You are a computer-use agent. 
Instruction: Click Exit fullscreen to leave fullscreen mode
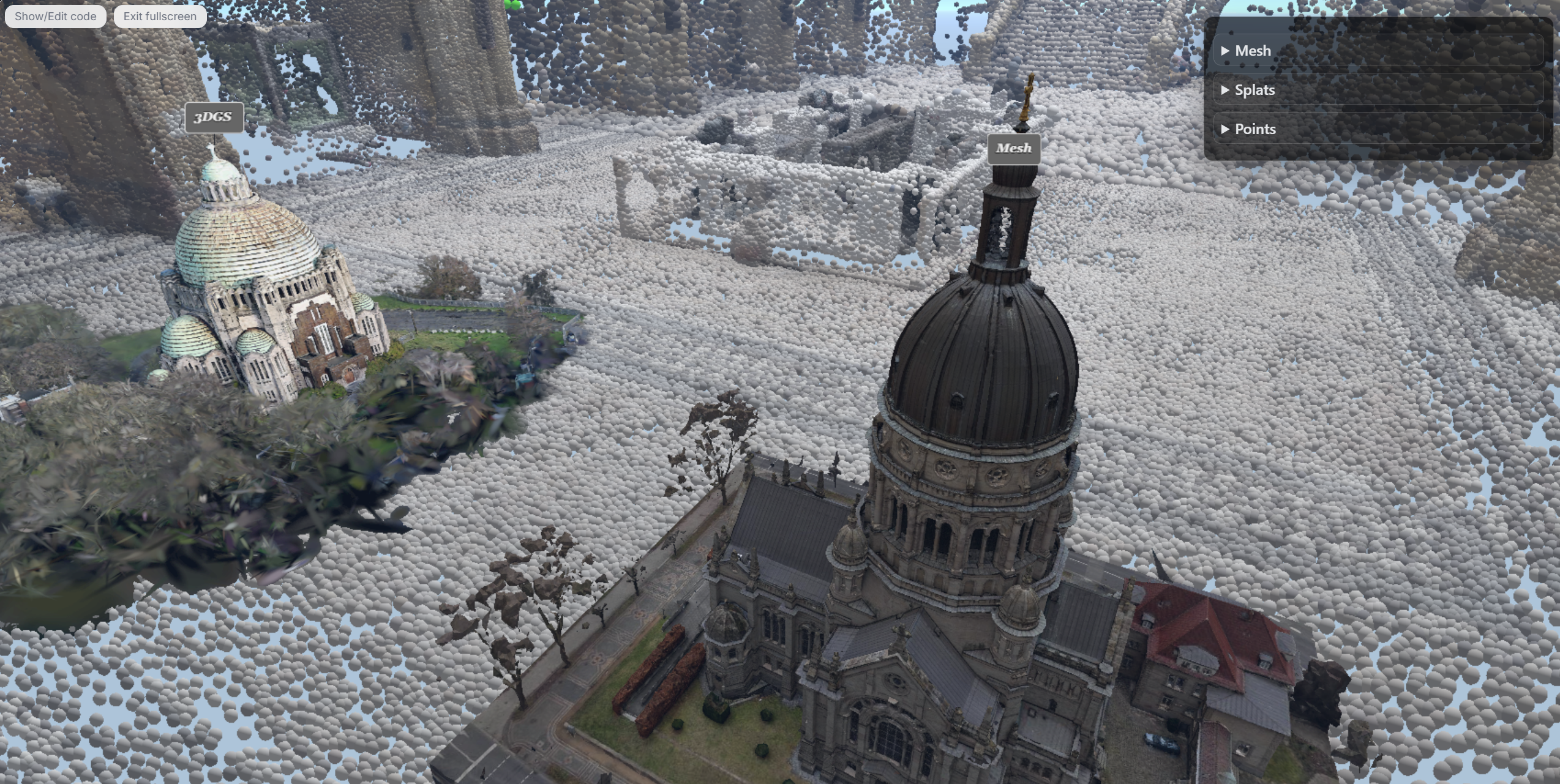pos(160,16)
